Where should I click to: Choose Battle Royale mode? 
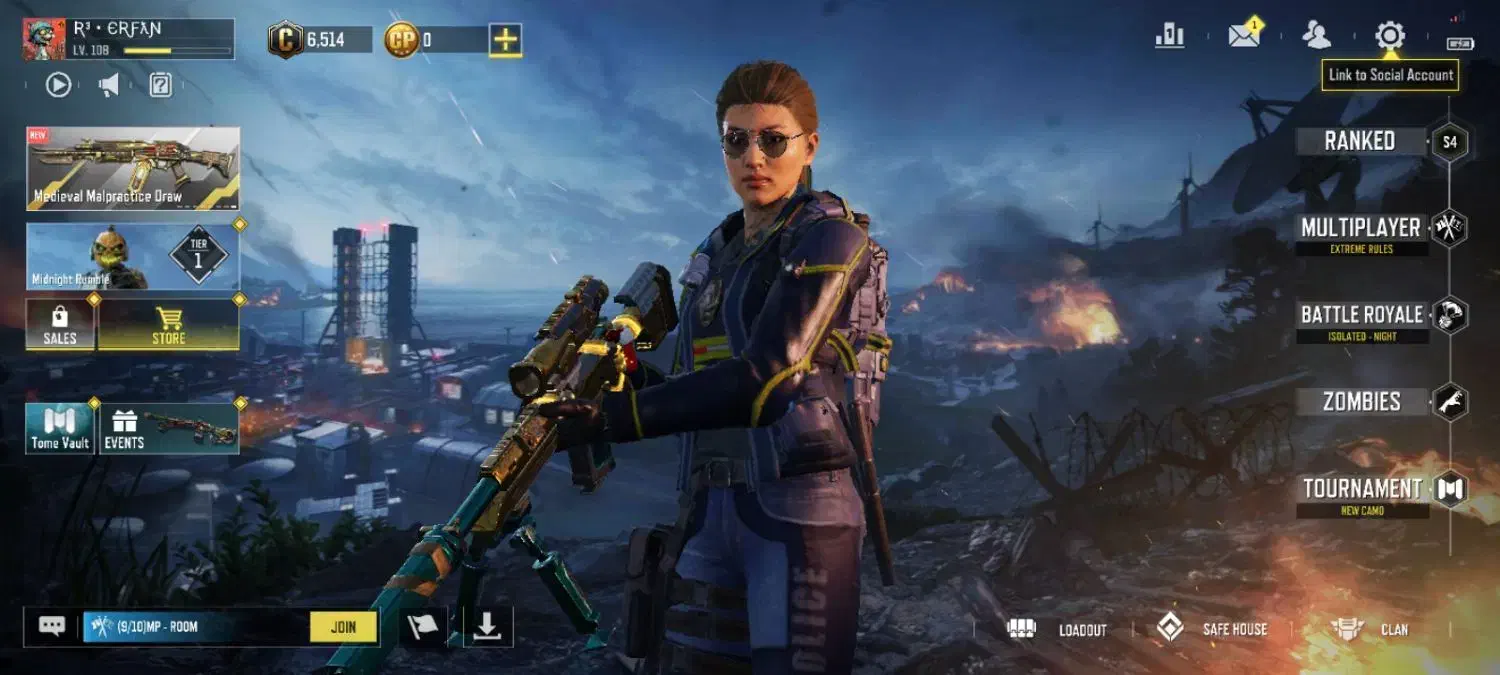(x=1361, y=315)
